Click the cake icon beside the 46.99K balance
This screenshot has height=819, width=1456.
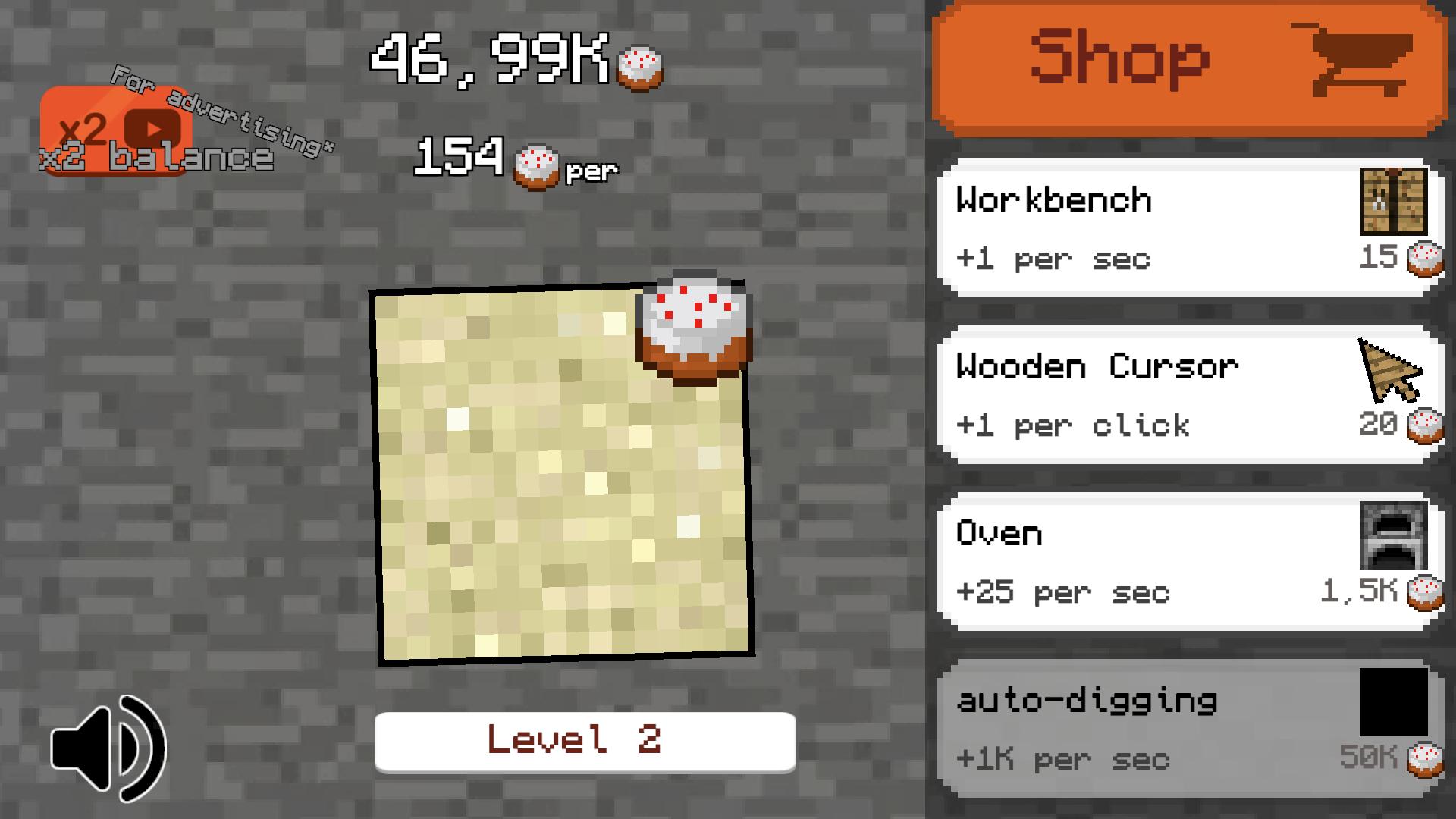click(x=639, y=67)
